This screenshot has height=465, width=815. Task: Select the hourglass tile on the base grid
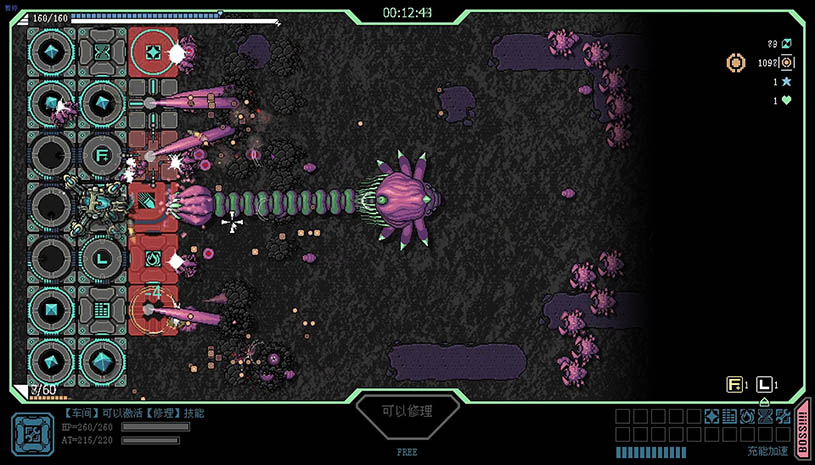click(102, 50)
